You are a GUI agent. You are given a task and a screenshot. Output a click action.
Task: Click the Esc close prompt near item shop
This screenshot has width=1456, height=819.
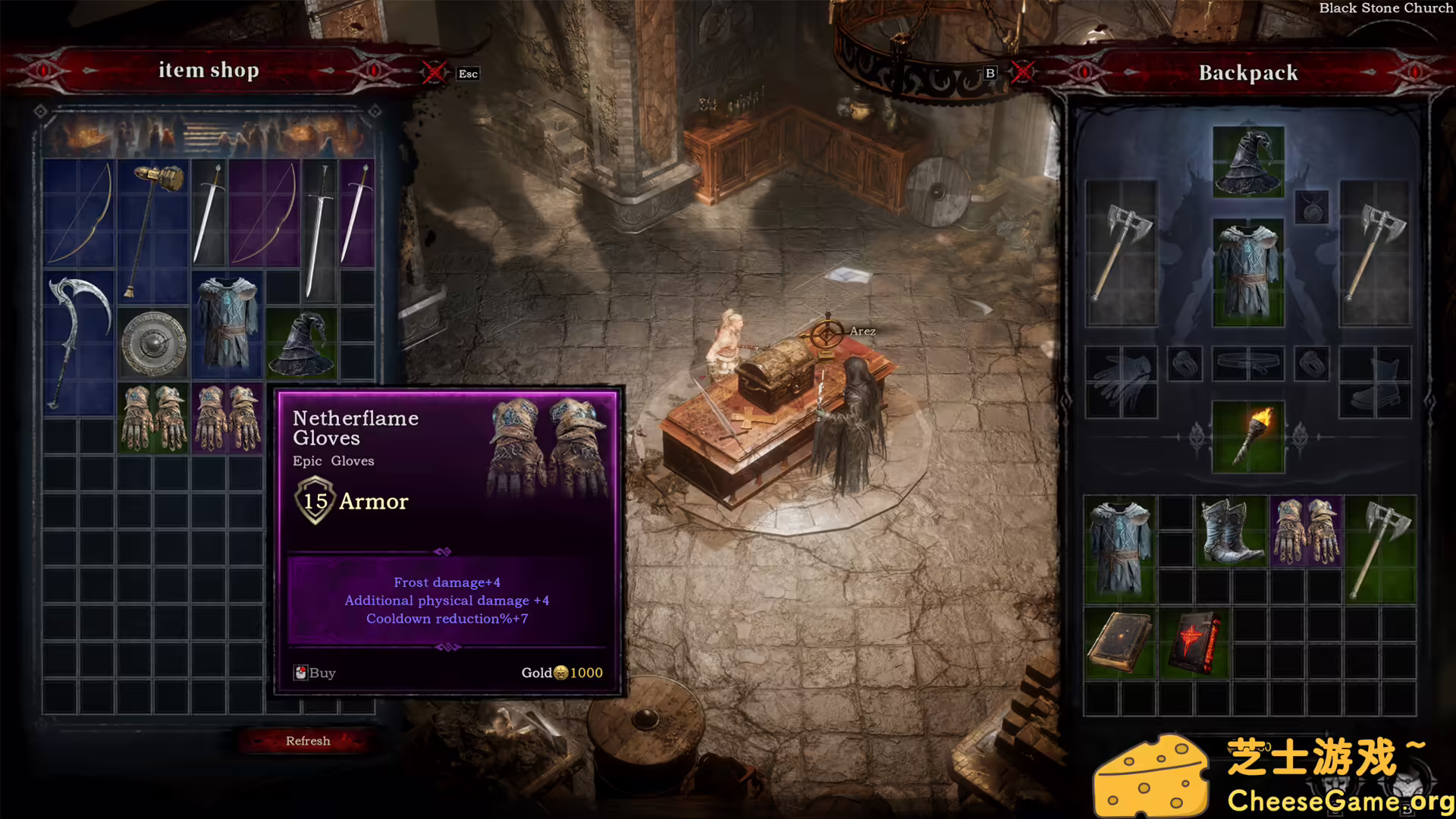tap(466, 74)
